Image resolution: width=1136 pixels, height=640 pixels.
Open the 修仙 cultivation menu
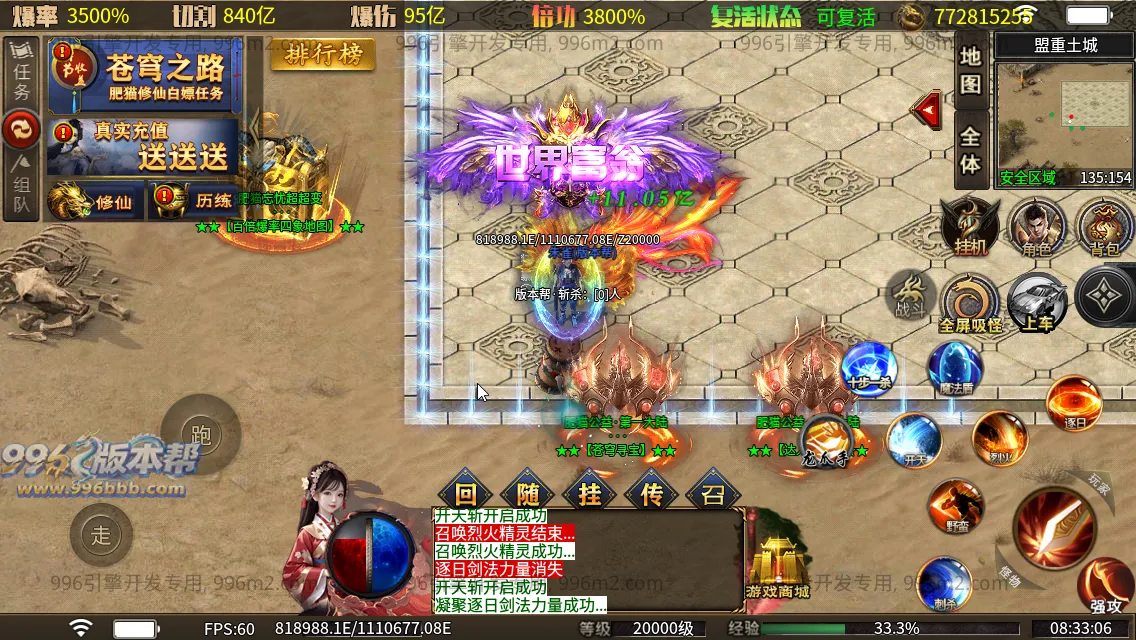click(x=95, y=201)
